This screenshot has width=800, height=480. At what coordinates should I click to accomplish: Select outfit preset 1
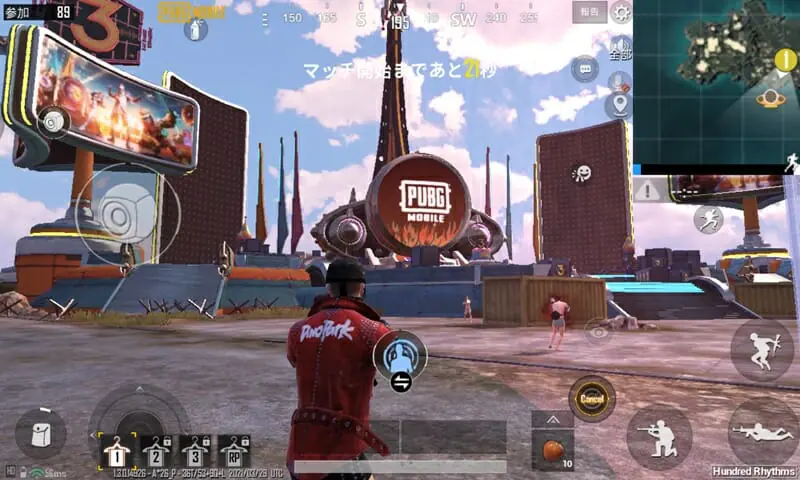click(x=117, y=451)
